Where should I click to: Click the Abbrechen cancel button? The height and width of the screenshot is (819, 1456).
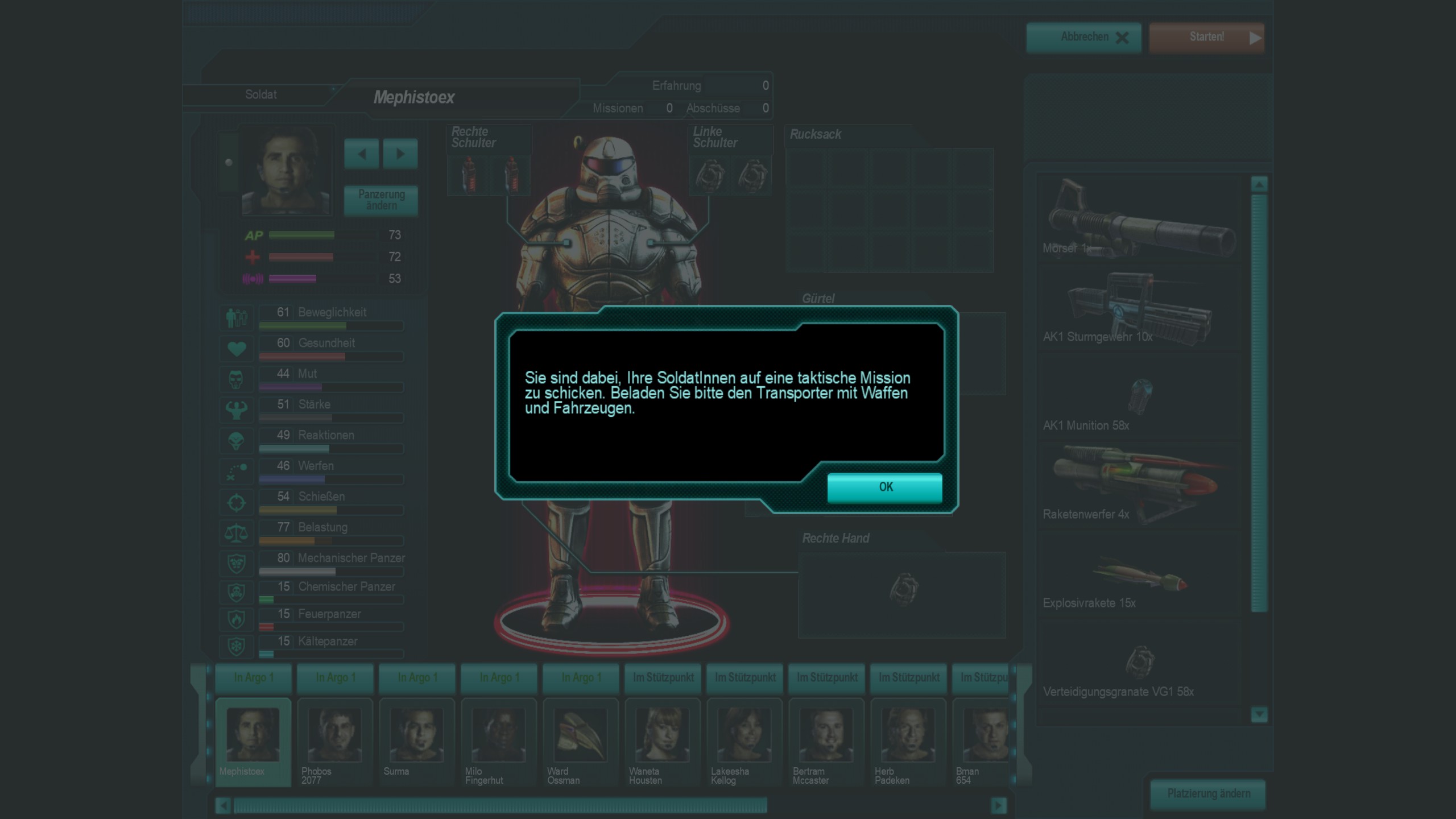tap(1083, 38)
